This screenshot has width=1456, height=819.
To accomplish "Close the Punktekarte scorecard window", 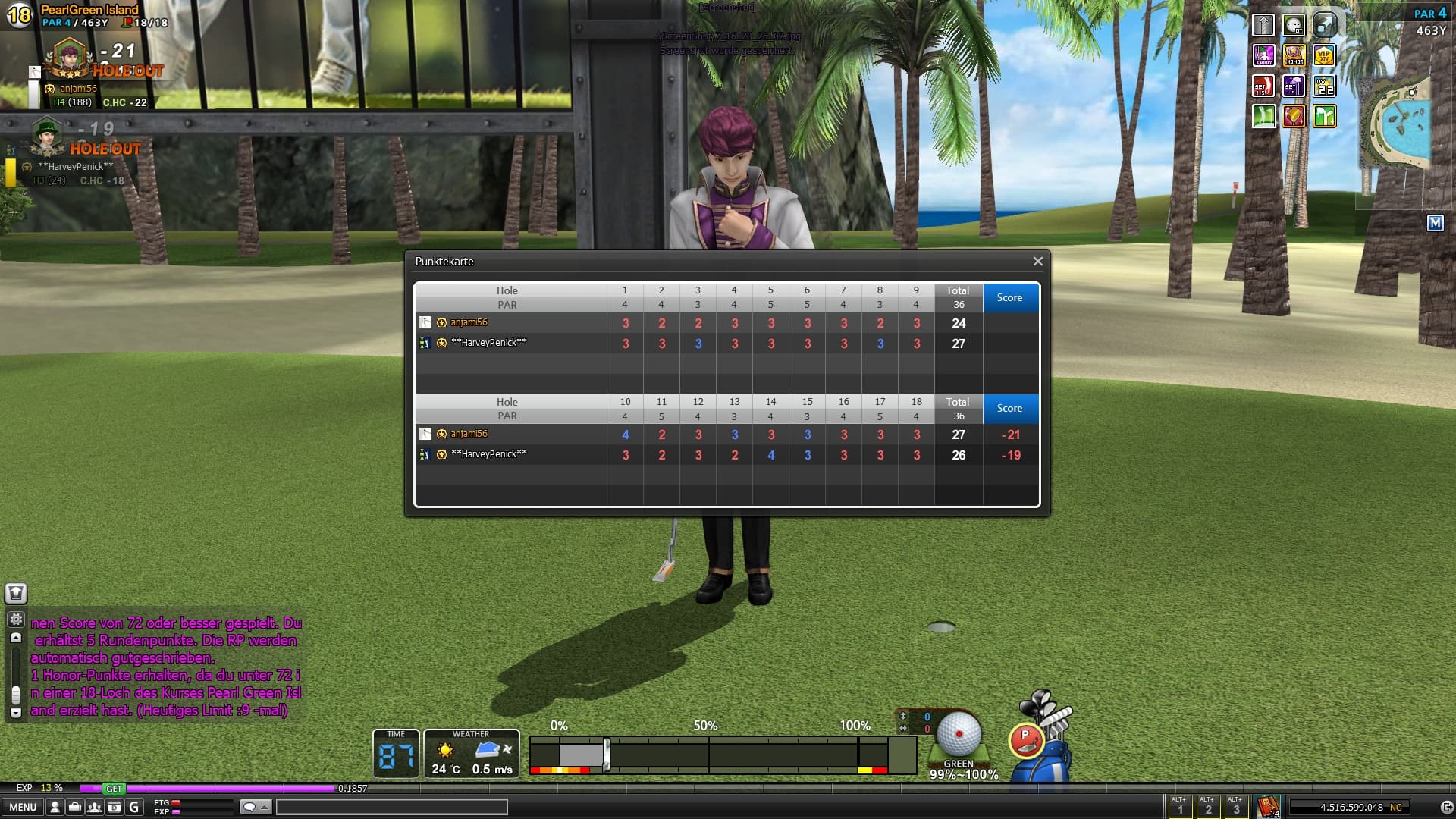I will pyautogui.click(x=1037, y=262).
